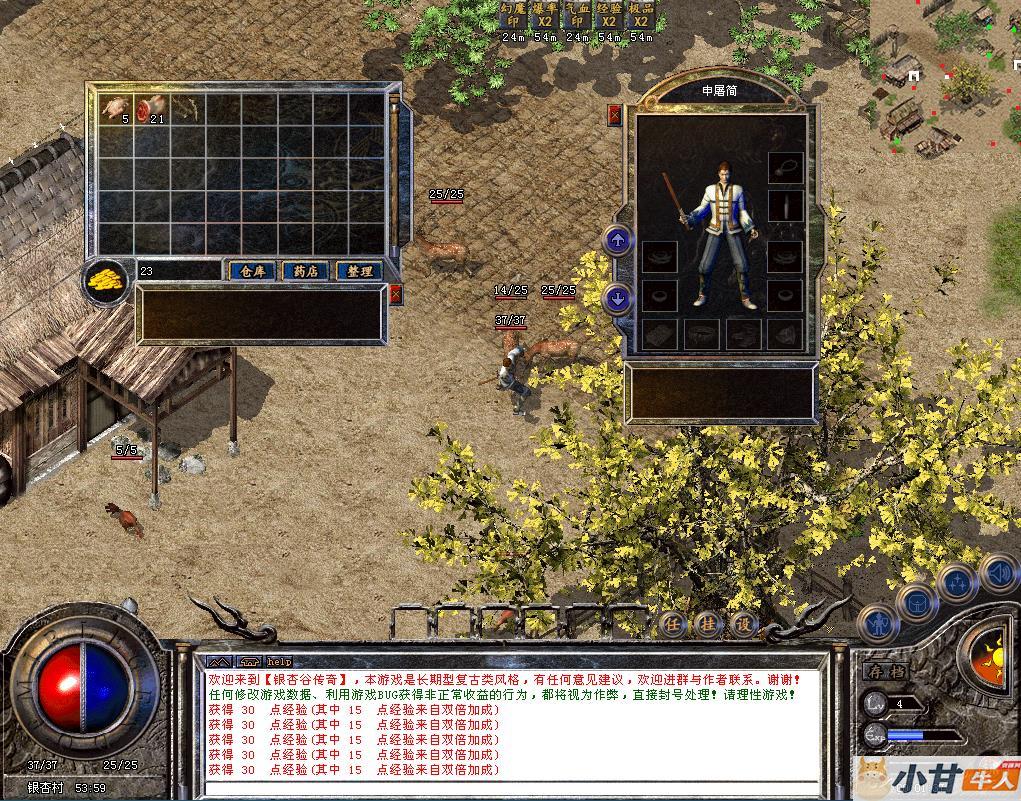Click the chat input field
The image size is (1021, 801).
click(x=510, y=788)
